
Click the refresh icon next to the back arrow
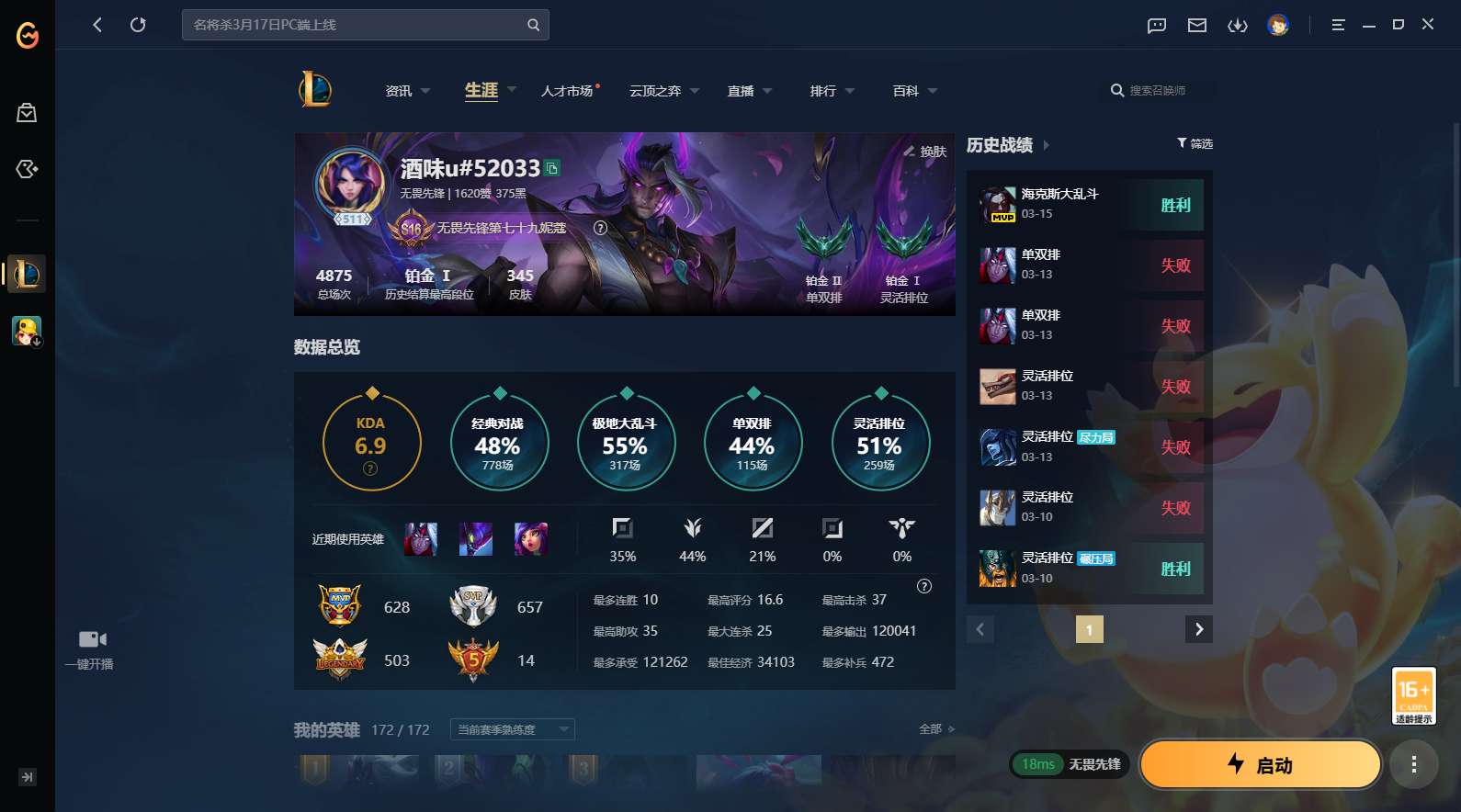pos(138,25)
